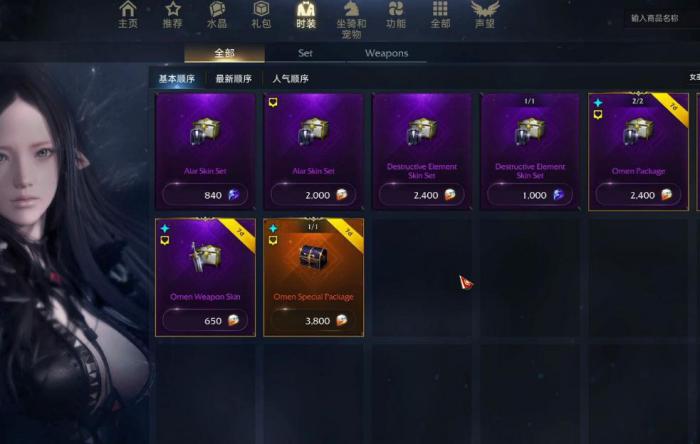Open the 水晶 crystal shop section
Image resolution: width=700 pixels, height=444 pixels.
pos(217,14)
